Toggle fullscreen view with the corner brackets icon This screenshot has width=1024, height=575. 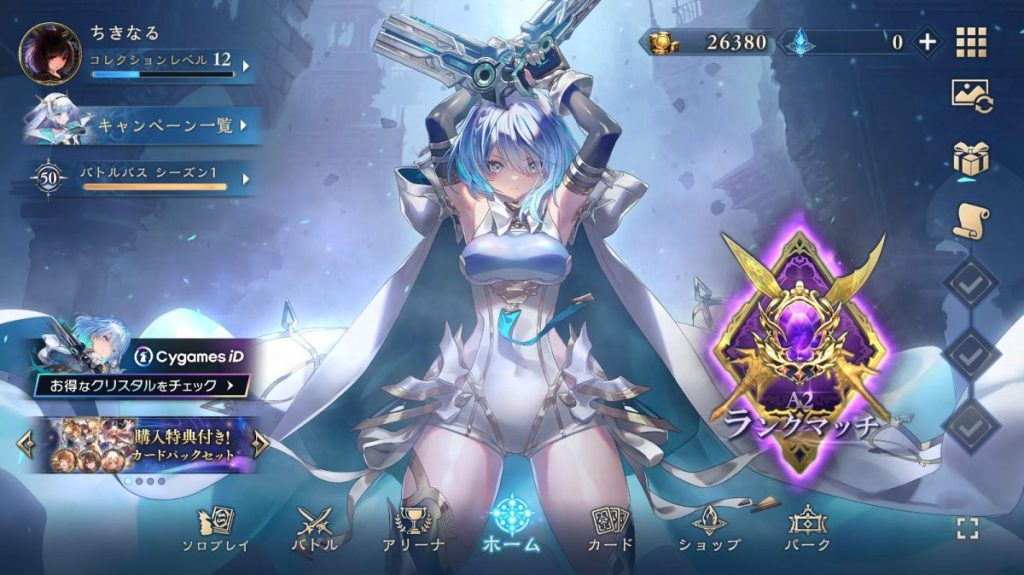tap(967, 529)
